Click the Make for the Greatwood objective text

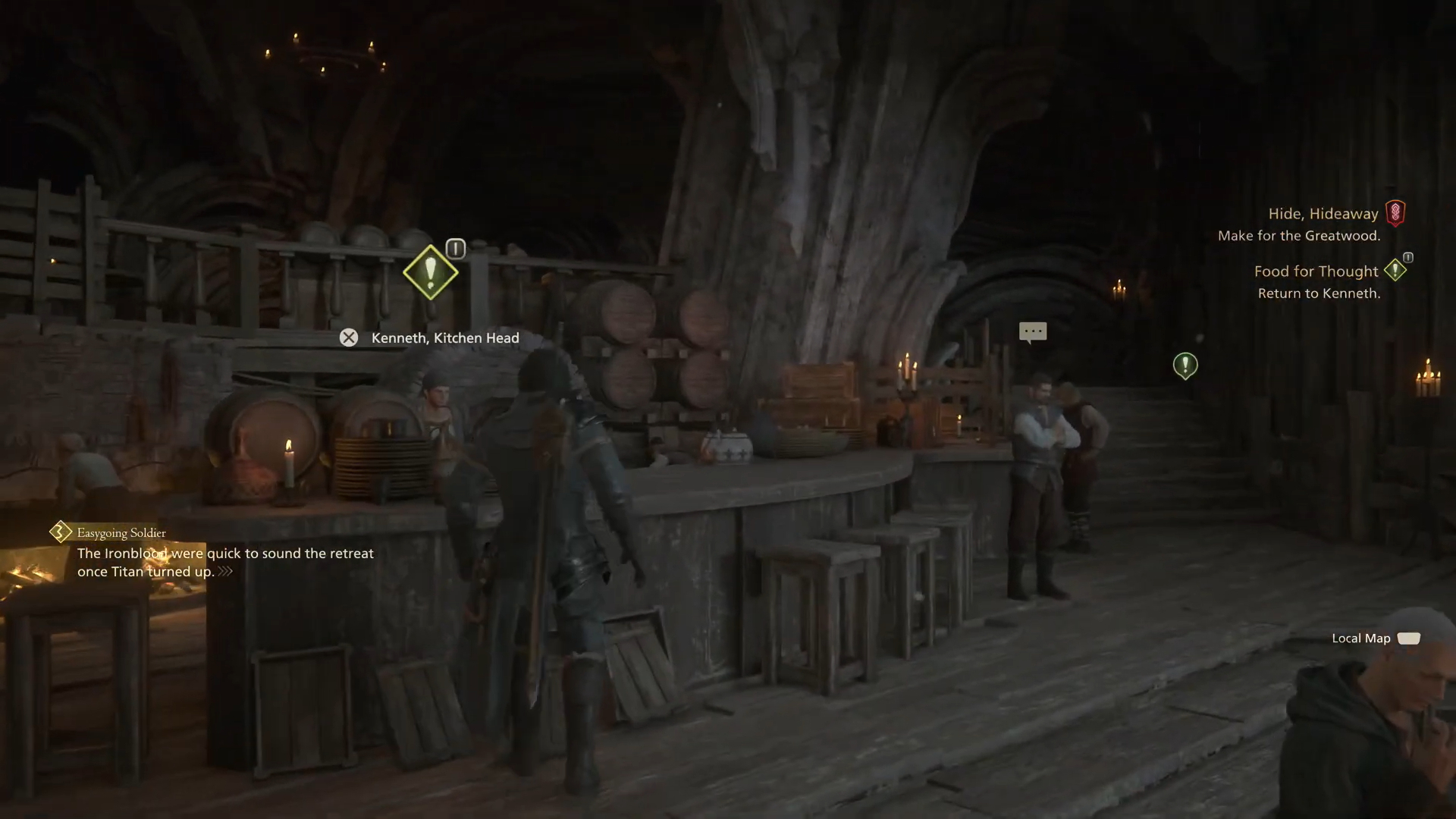coord(1300,235)
